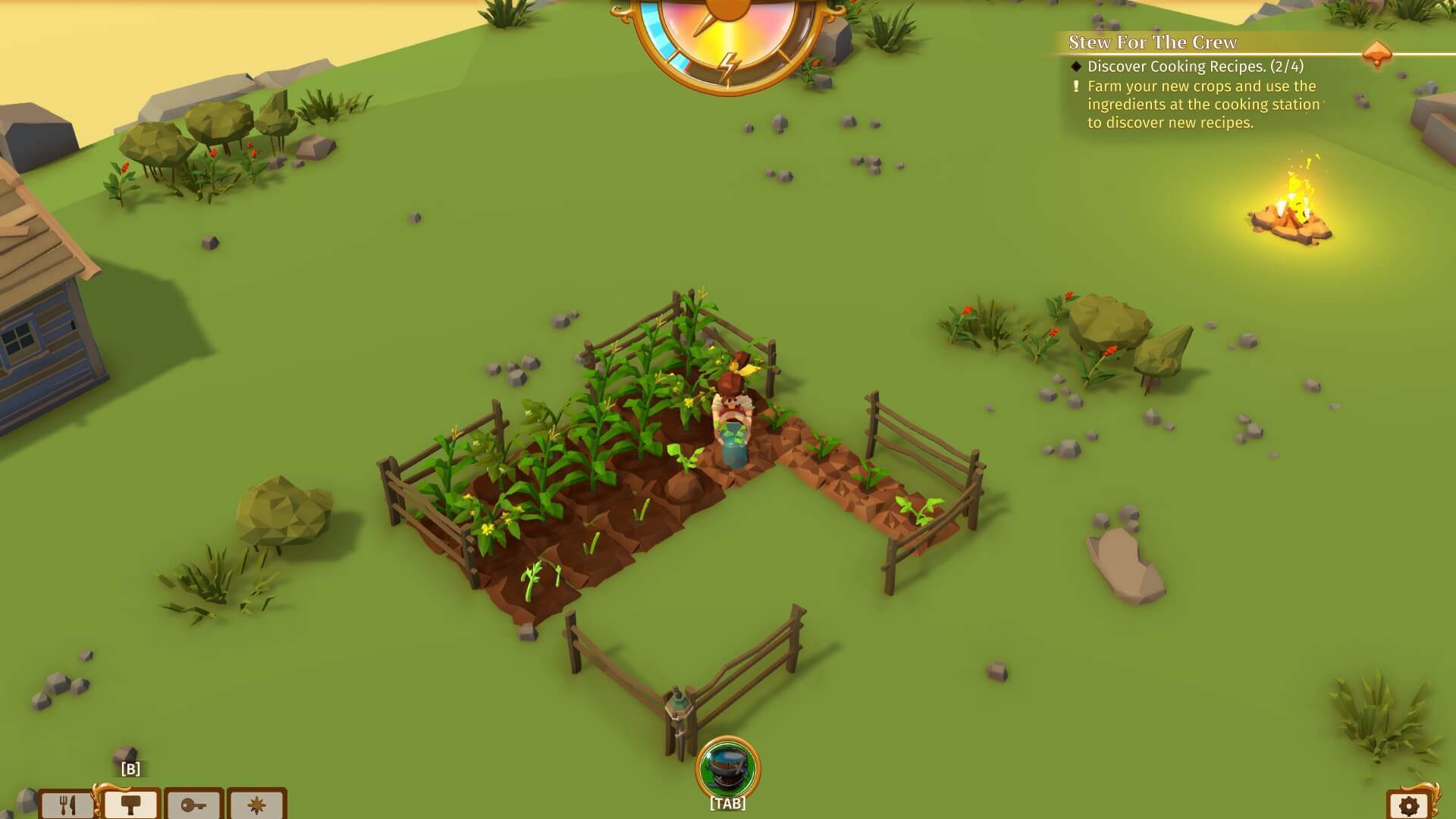Open the compass star tab

click(256, 804)
